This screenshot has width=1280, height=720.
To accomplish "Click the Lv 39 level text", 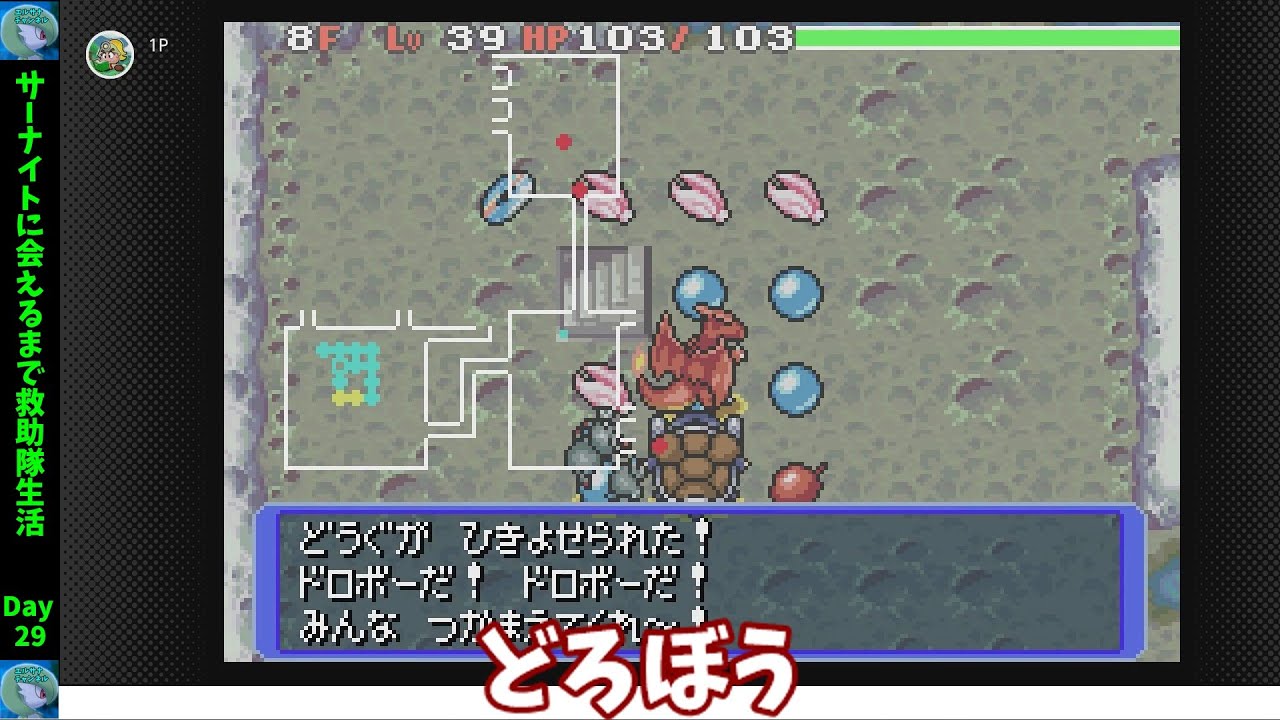I will tap(440, 37).
